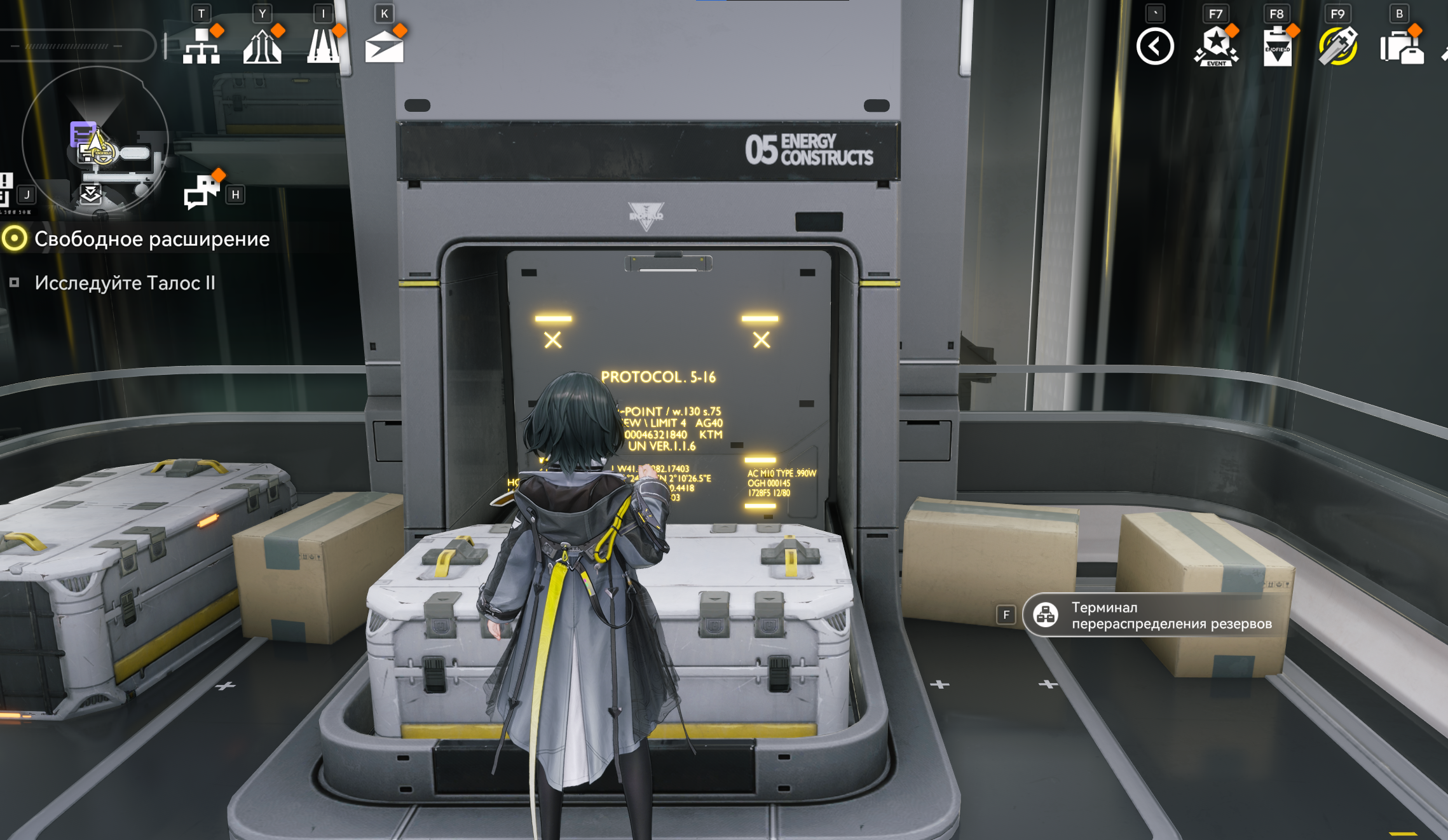Click the yellow-ringed USB drive icon
Image resolution: width=1448 pixels, height=840 pixels.
[x=1337, y=46]
